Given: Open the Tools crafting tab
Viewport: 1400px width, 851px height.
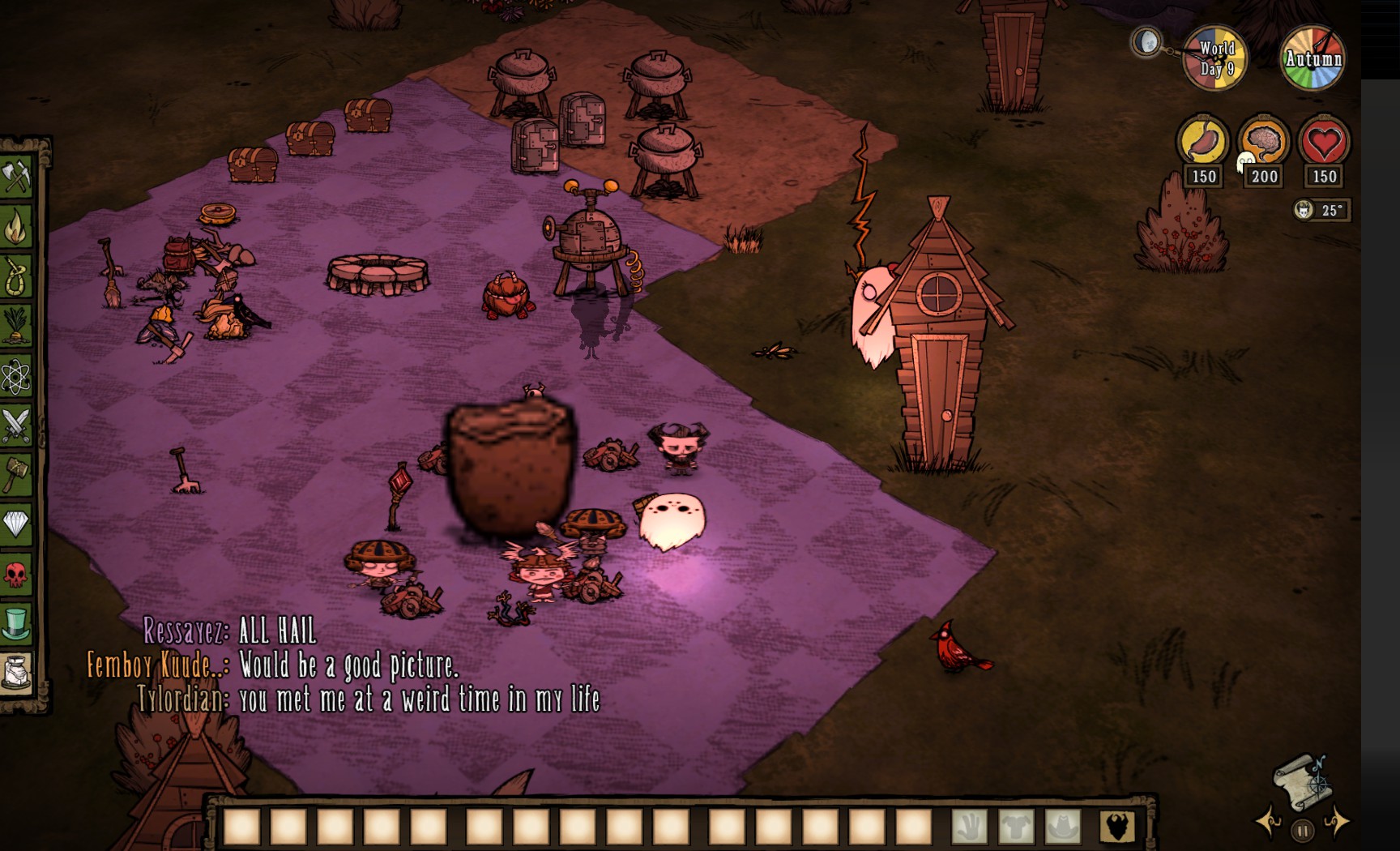Looking at the screenshot, I should tap(16, 176).
